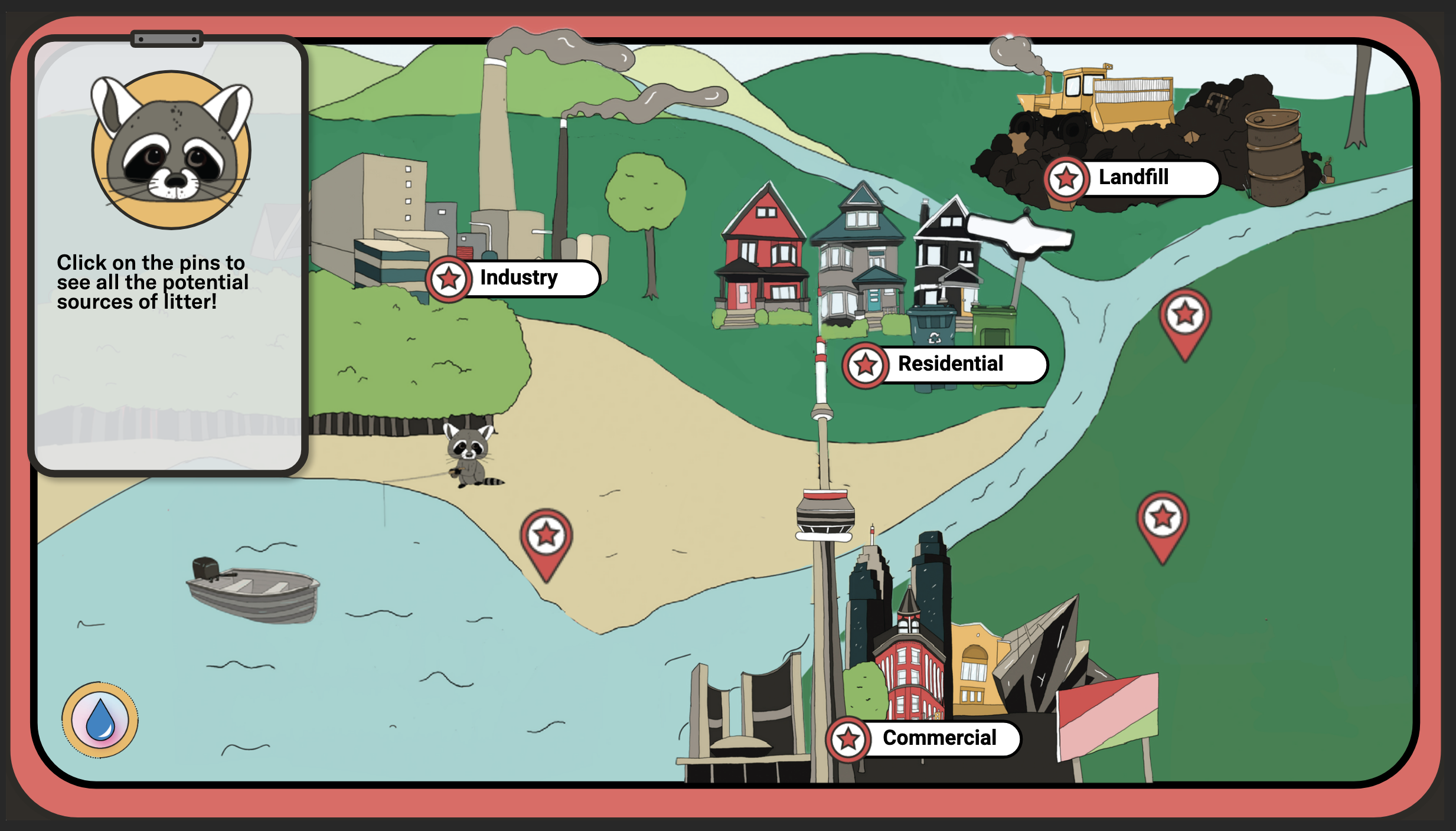Click the Residential label banner
1456x831 pixels.
951,364
